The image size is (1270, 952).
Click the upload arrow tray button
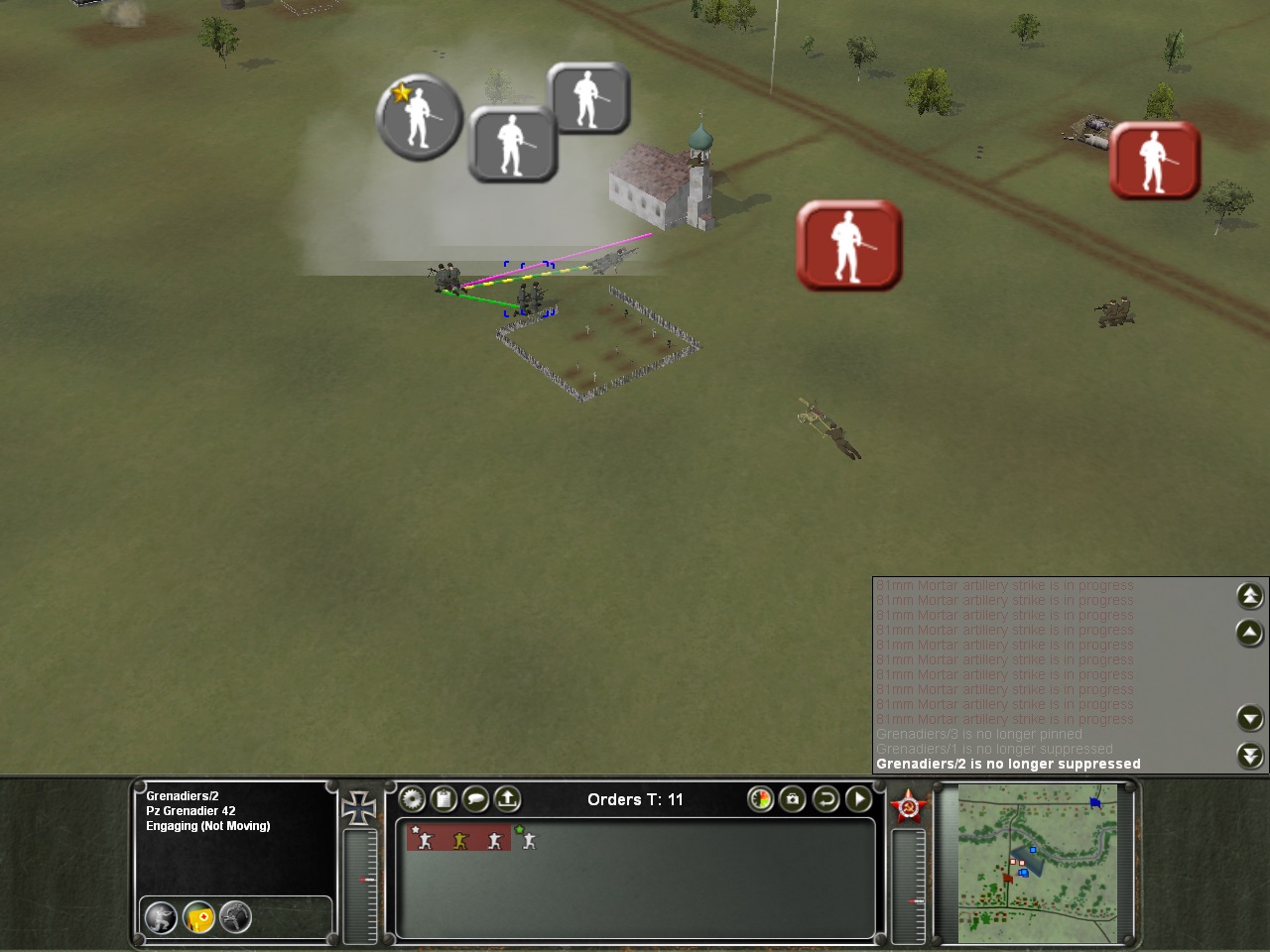507,799
